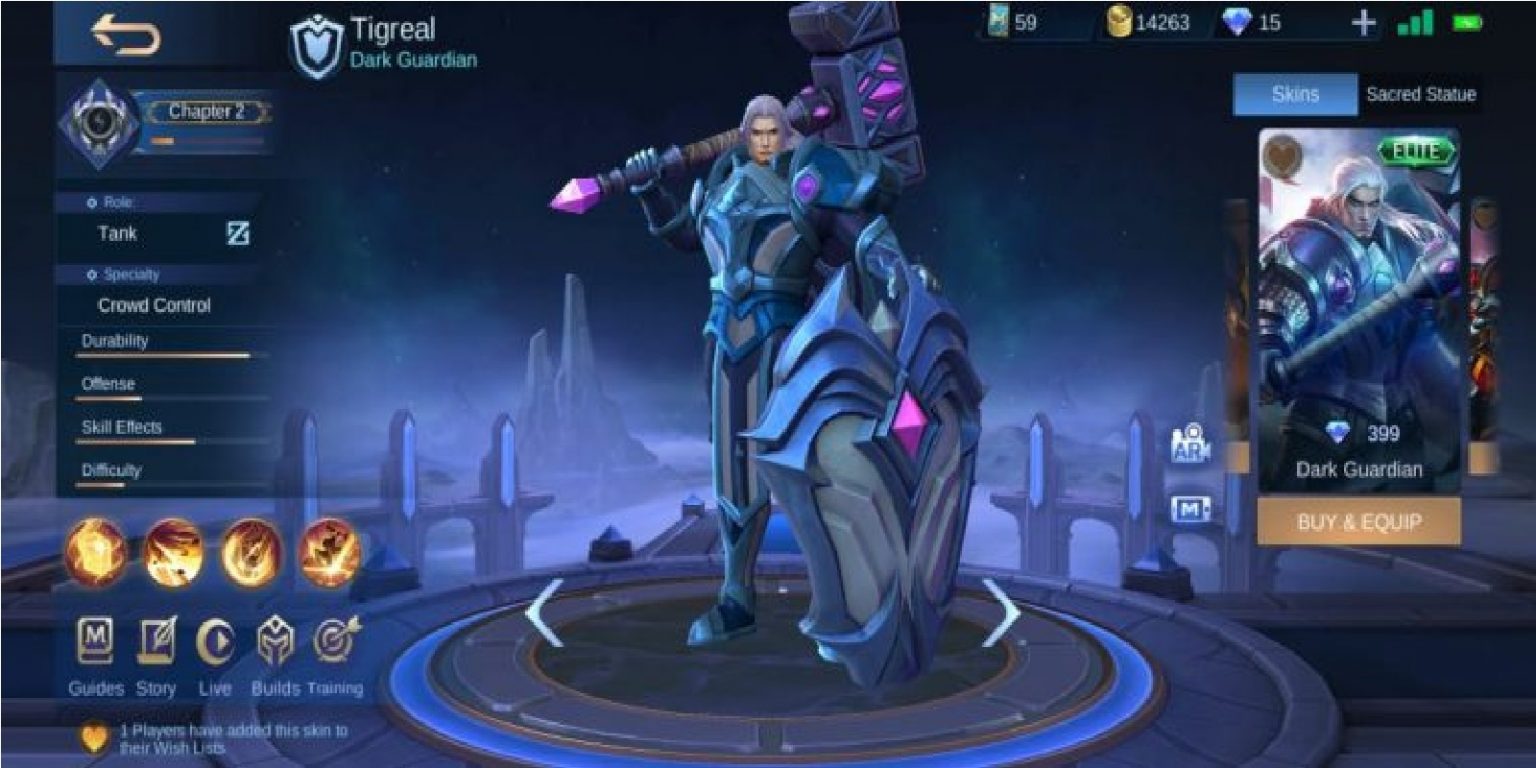Screen dimensions: 1536x768
Task: Select the Skins tab
Action: click(x=1295, y=94)
